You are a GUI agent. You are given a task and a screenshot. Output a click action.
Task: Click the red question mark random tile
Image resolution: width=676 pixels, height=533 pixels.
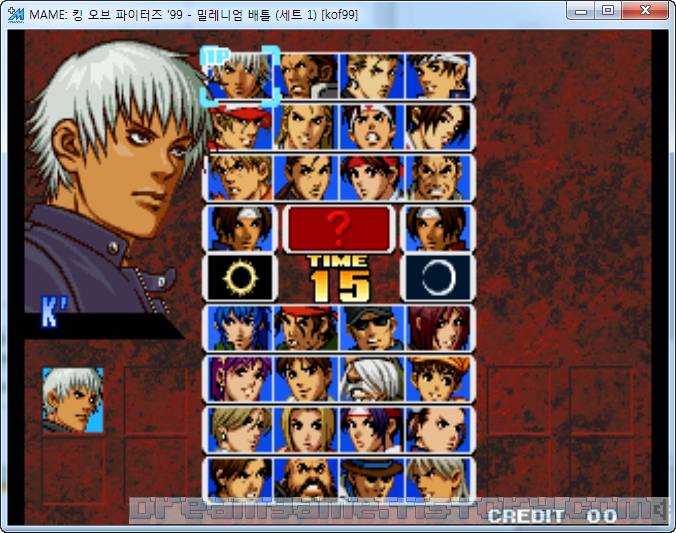click(x=339, y=228)
